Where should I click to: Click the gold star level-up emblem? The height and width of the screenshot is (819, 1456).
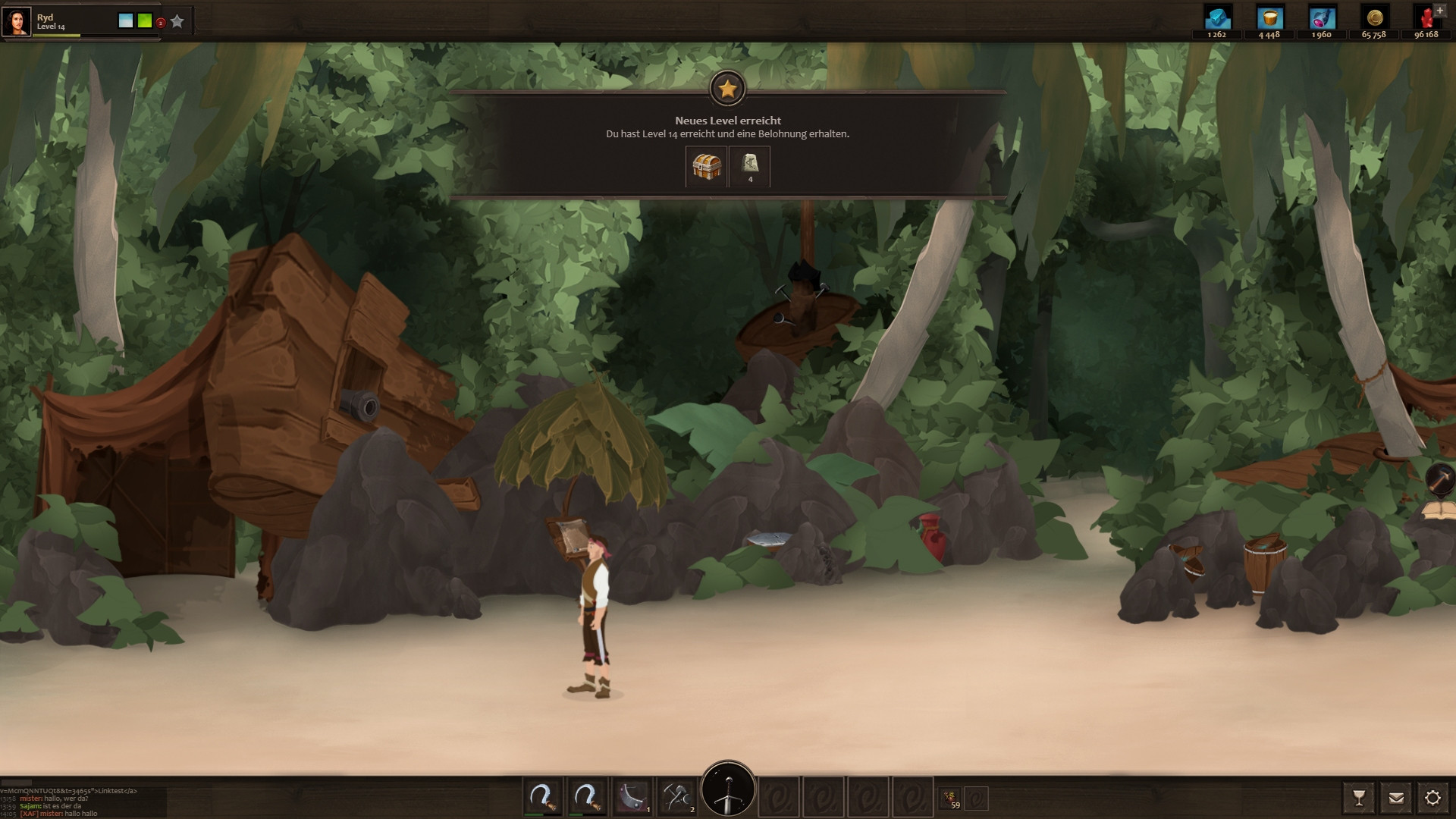[728, 89]
